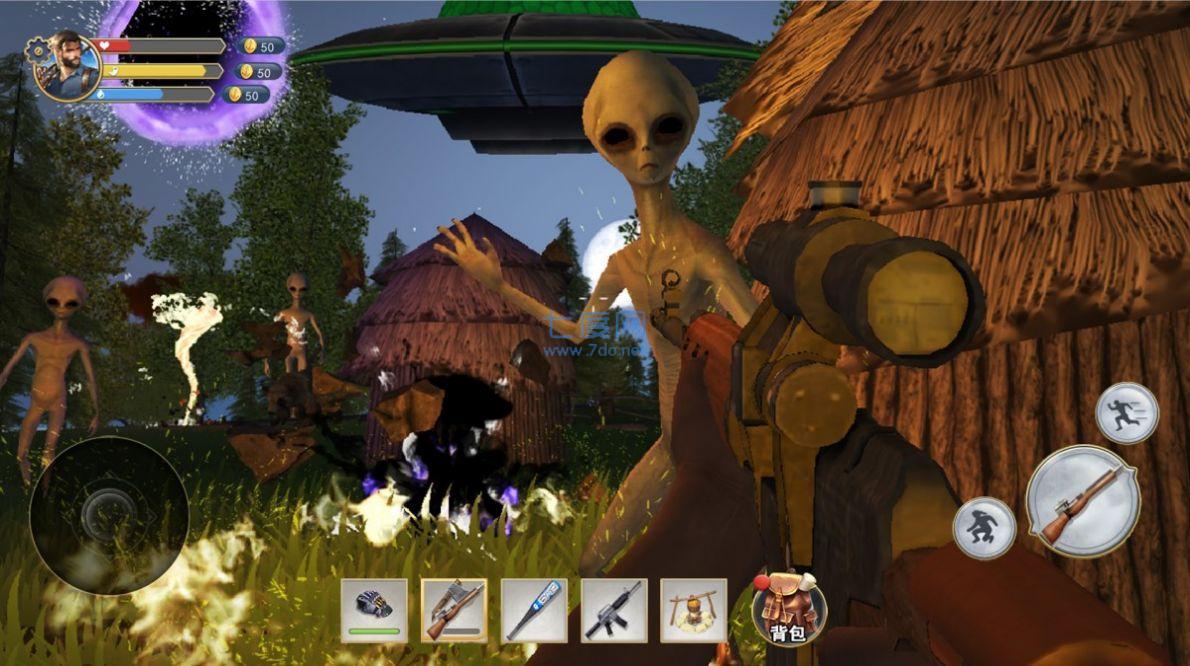Tap the bearded character portrait
Screen dimensions: 1190x666
[x=70, y=64]
